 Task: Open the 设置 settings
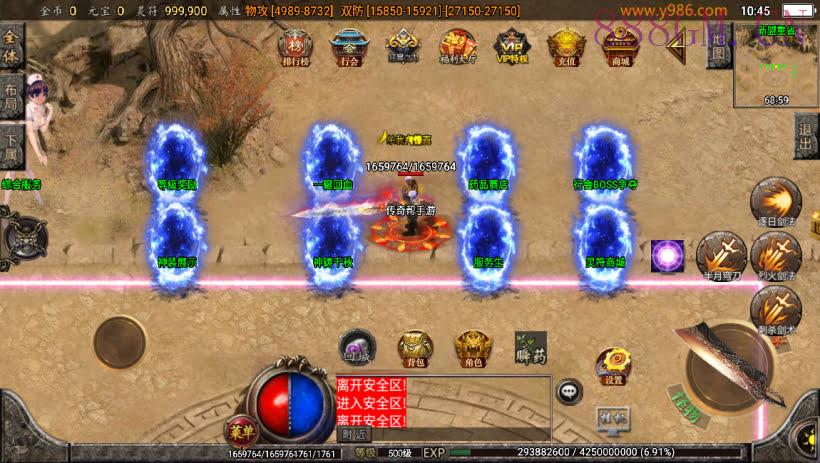613,367
